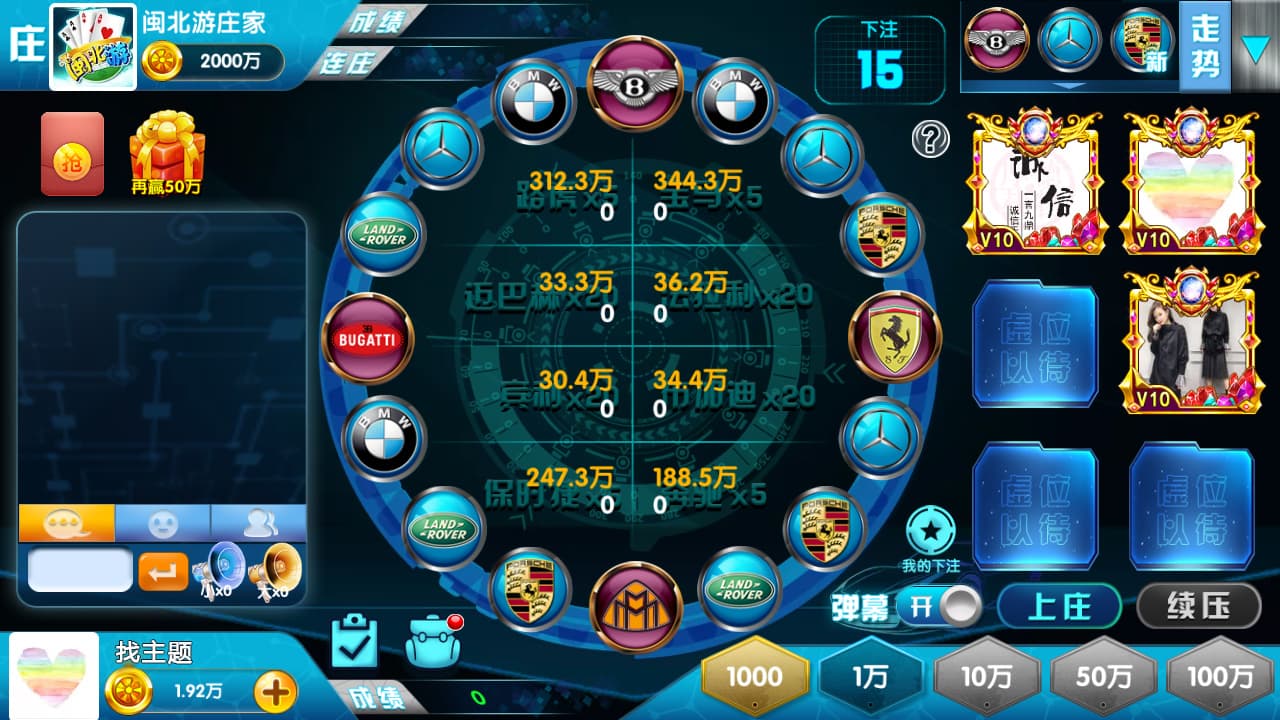Click the 上庄 button
1280x720 pixels.
coord(1059,606)
